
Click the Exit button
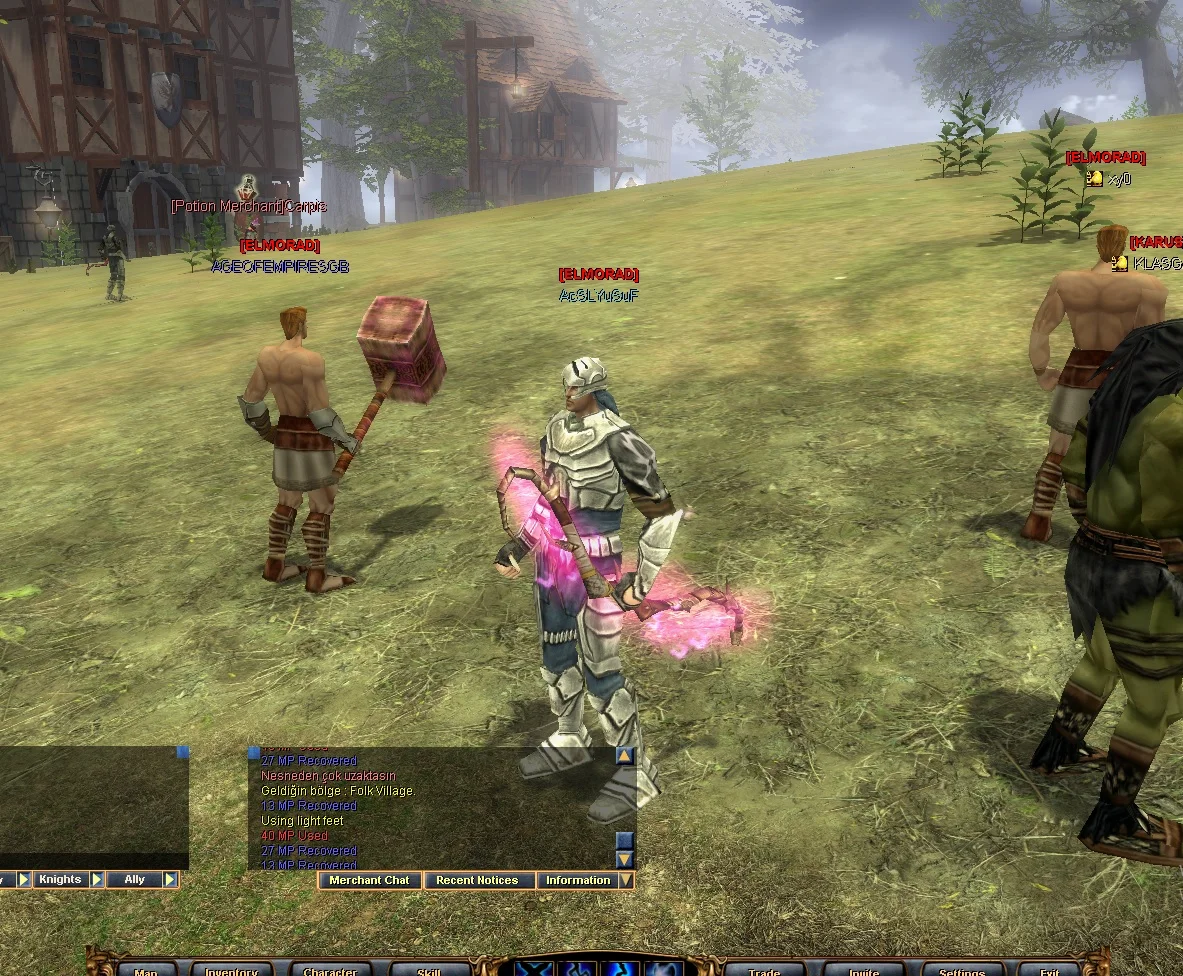[x=1049, y=971]
